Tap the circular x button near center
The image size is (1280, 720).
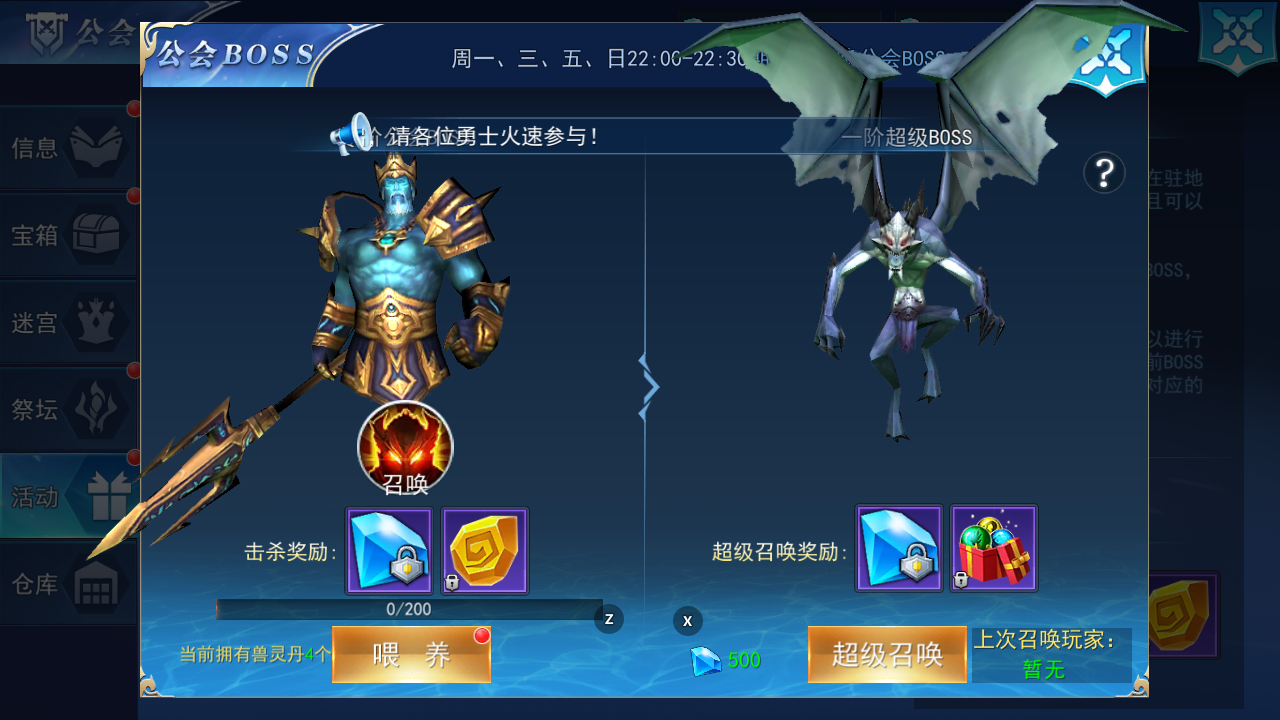coord(687,621)
